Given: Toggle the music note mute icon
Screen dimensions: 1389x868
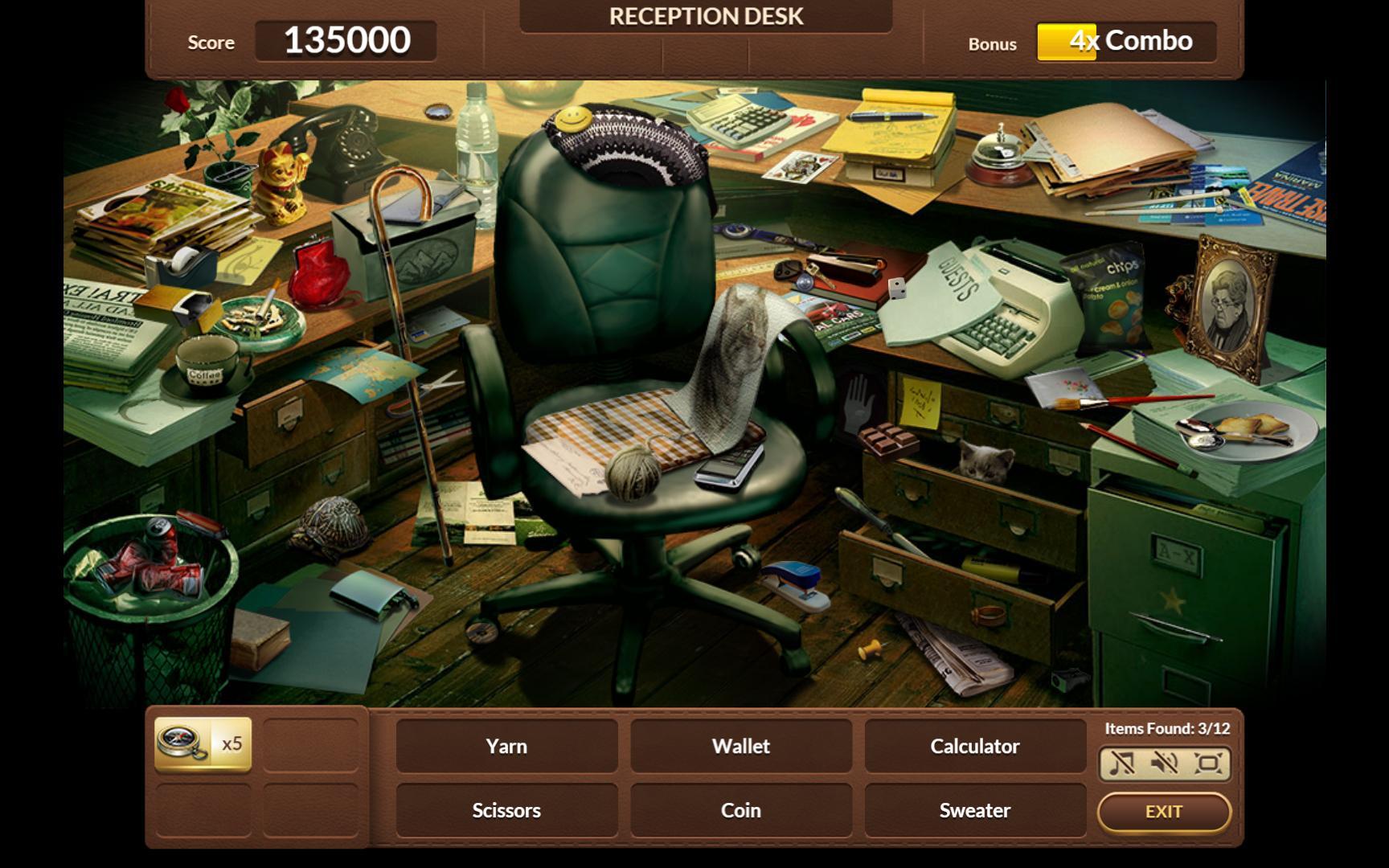Looking at the screenshot, I should [1122, 763].
